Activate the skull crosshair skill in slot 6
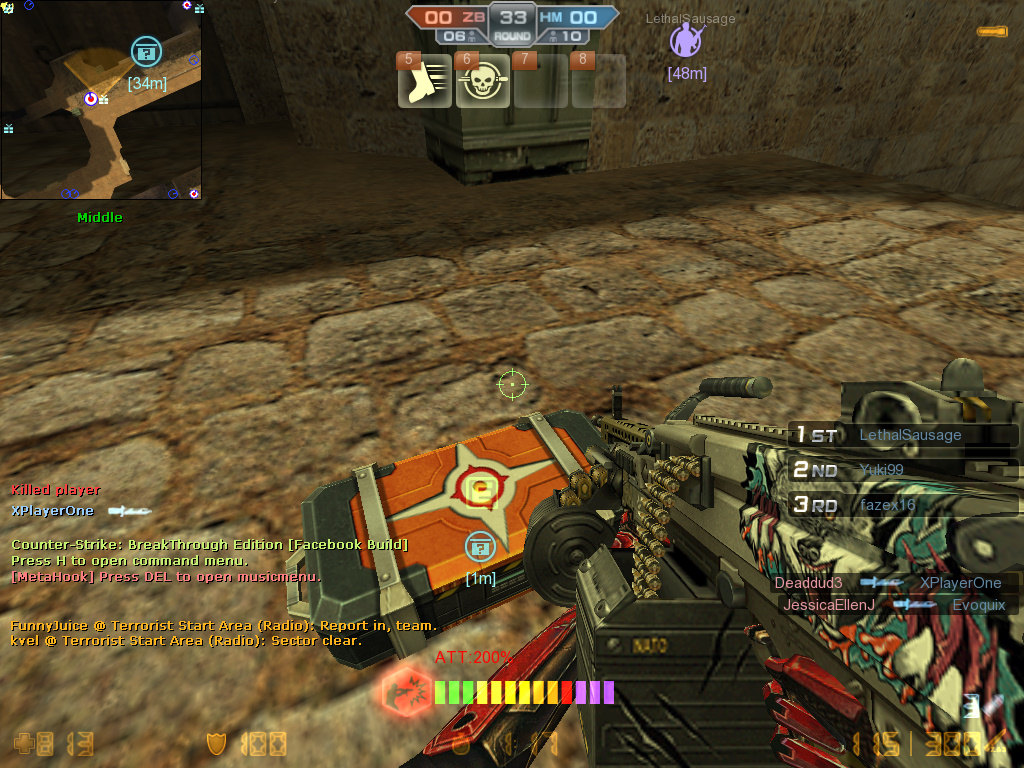 482,84
